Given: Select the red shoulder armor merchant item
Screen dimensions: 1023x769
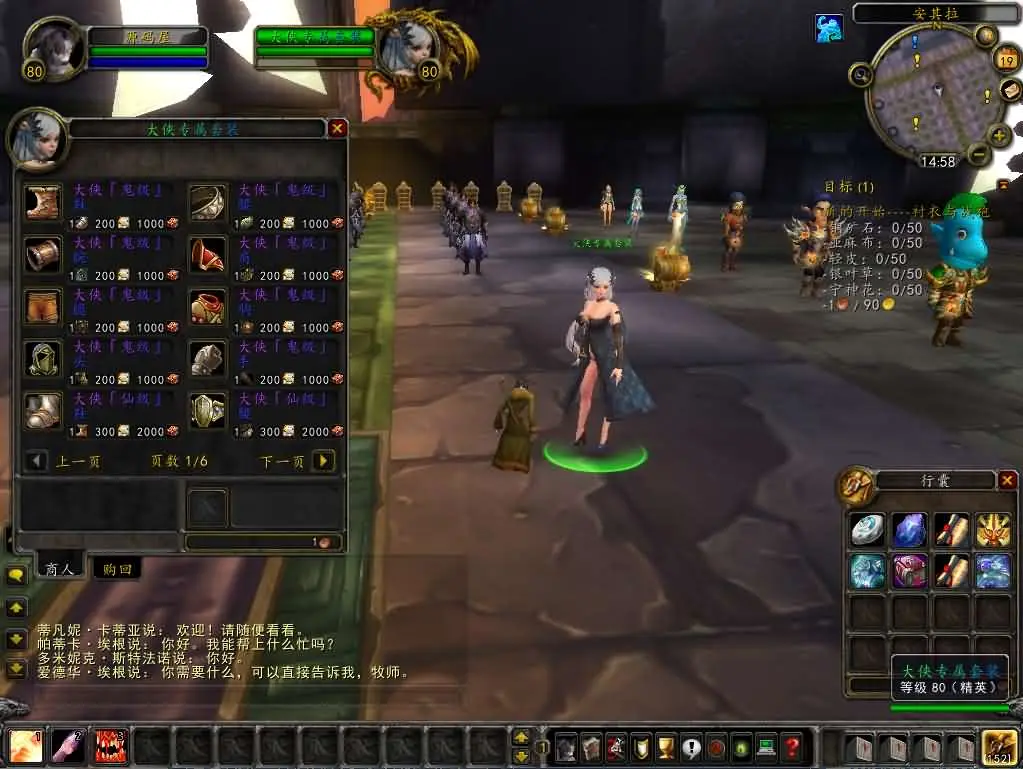Looking at the screenshot, I should click(207, 254).
